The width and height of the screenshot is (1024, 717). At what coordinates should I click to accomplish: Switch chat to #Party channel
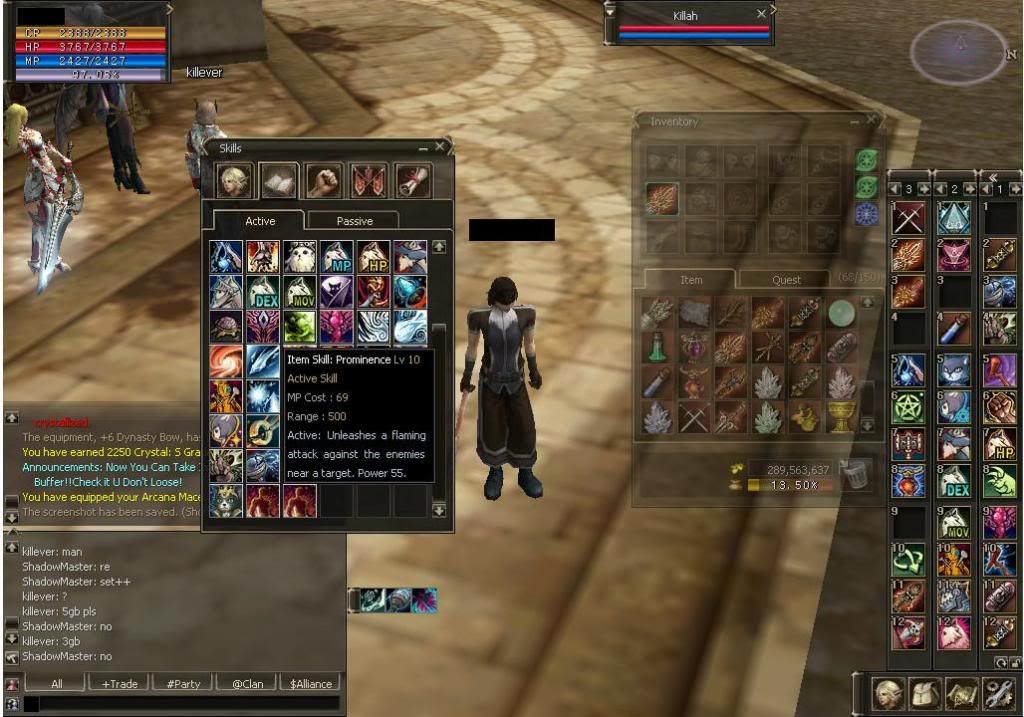(183, 684)
